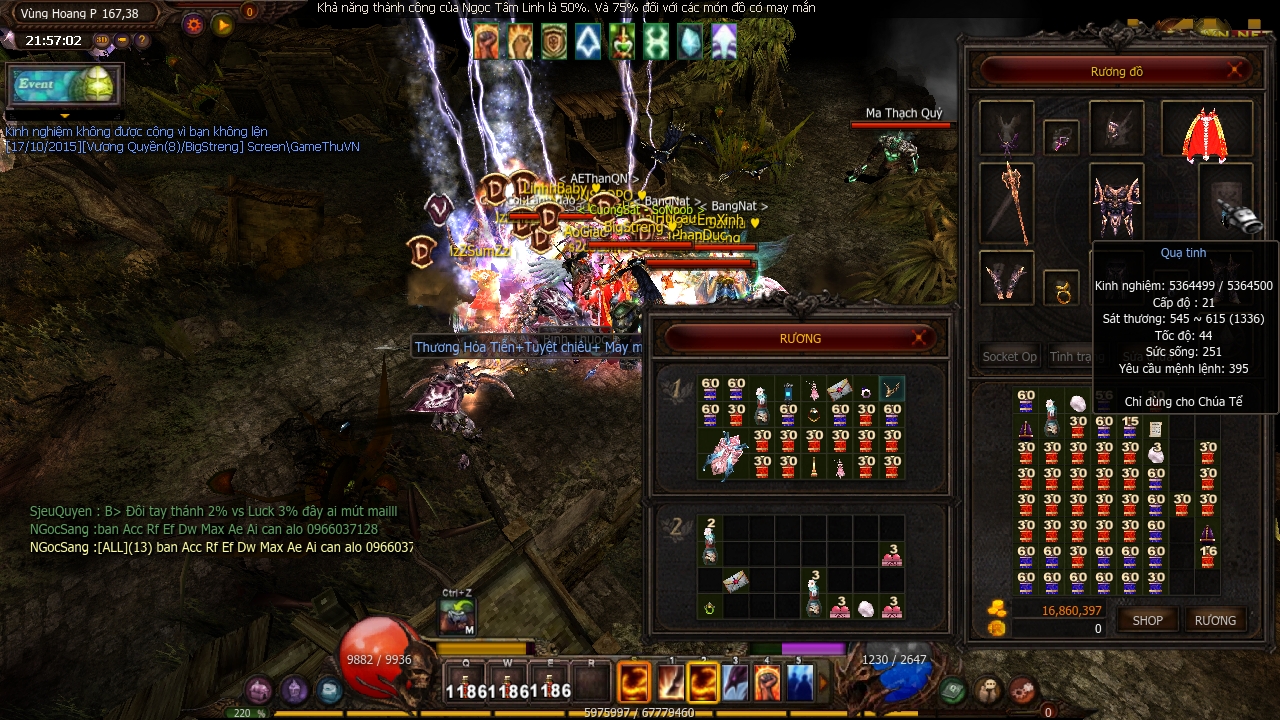Open the green quest book icon

951,688
